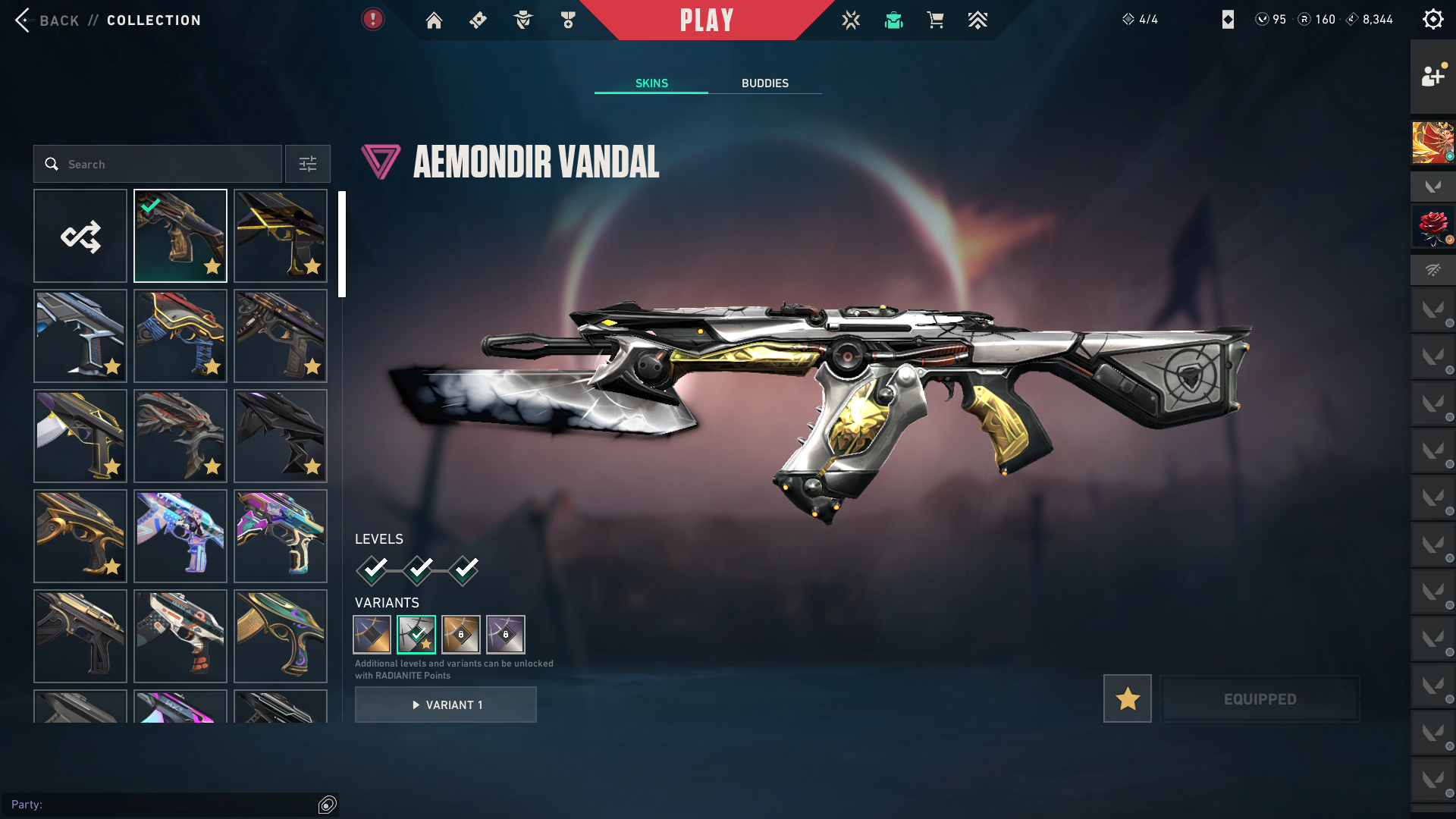Click into the skin Search field
Image resolution: width=1456 pixels, height=819 pixels.
167,165
